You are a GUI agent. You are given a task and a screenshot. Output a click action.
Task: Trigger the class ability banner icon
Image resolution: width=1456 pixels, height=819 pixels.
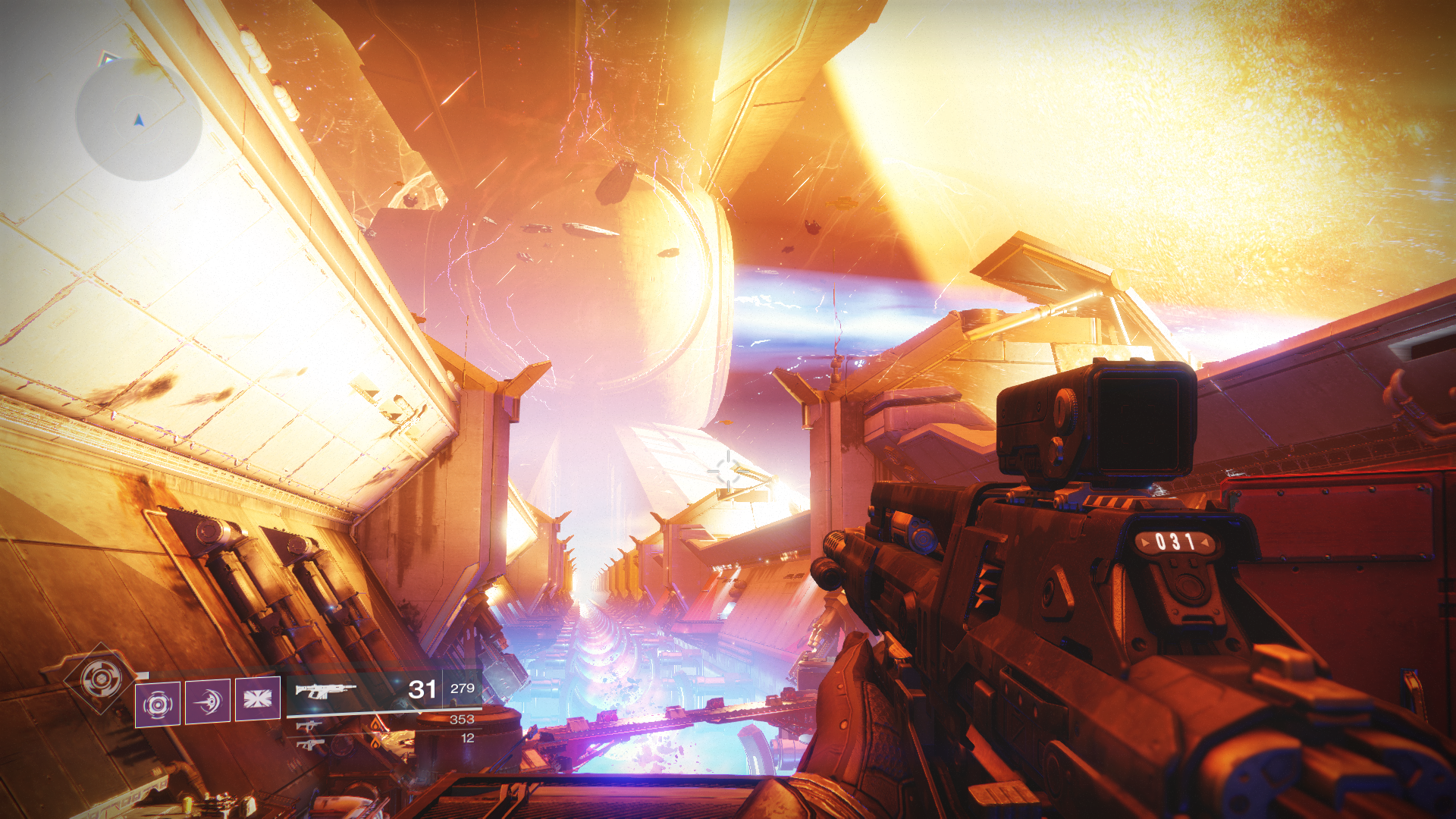(x=258, y=698)
